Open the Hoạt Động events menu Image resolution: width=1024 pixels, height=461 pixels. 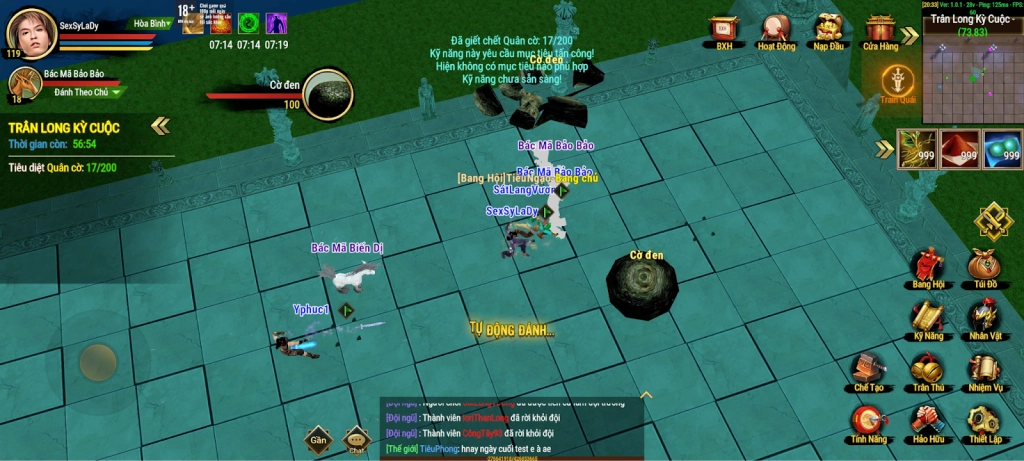pyautogui.click(x=776, y=28)
